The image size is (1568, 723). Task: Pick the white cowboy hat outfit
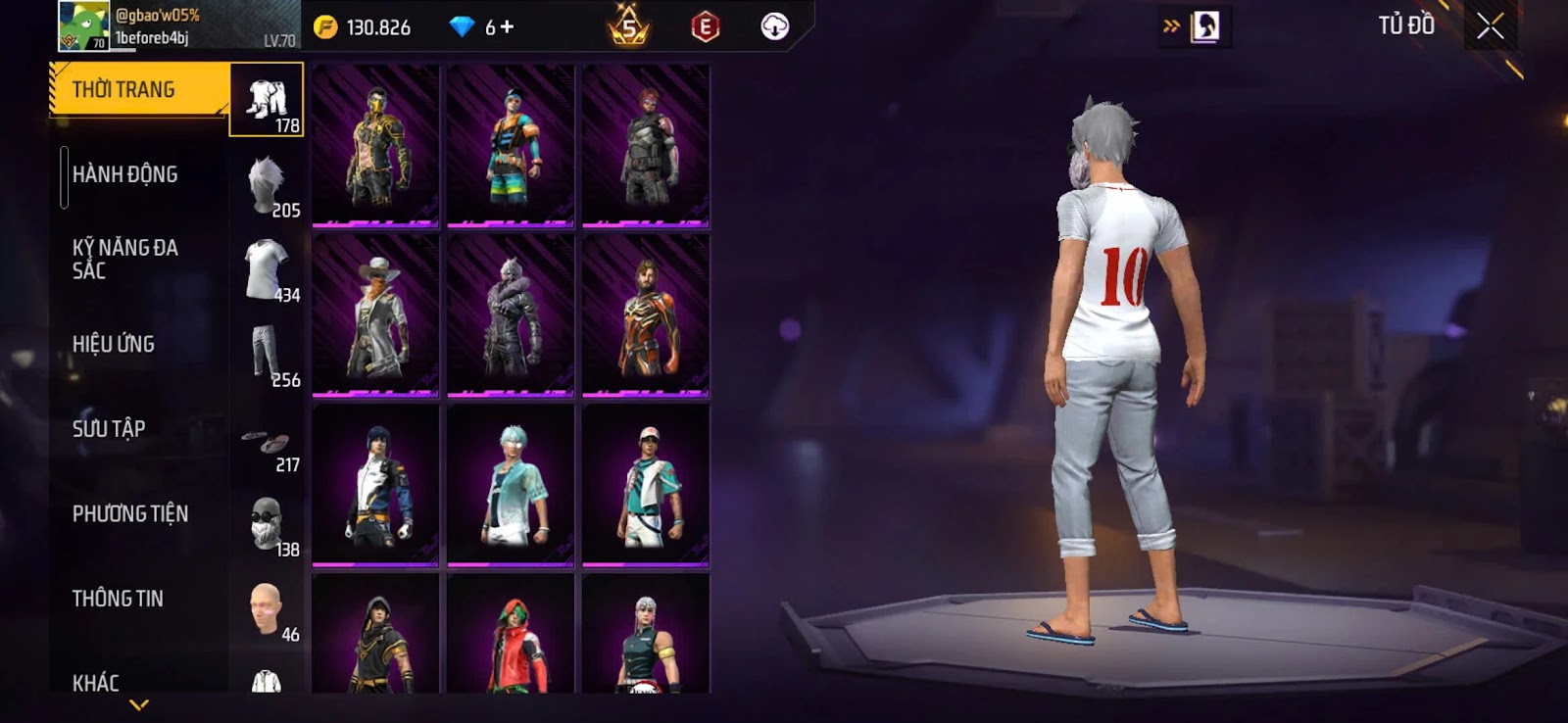pyautogui.click(x=375, y=315)
